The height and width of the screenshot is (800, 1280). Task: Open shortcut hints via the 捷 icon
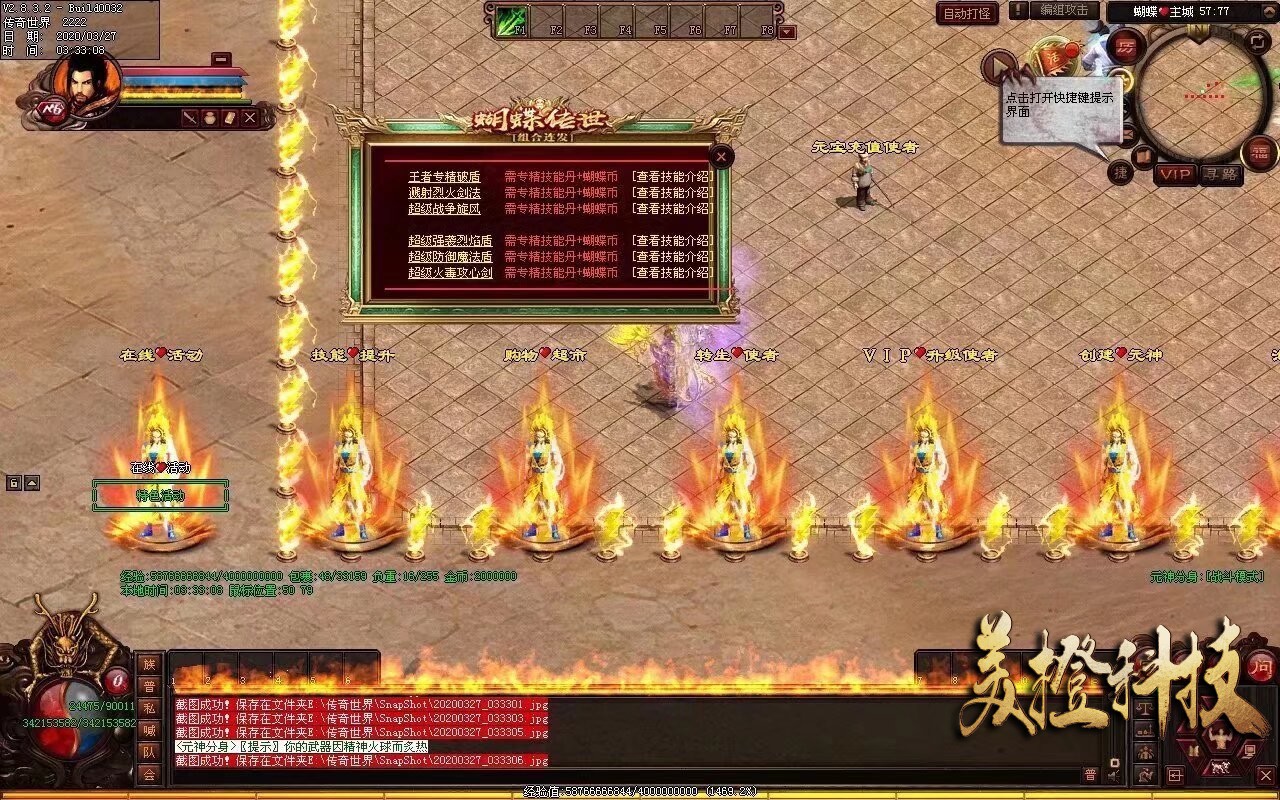1121,172
